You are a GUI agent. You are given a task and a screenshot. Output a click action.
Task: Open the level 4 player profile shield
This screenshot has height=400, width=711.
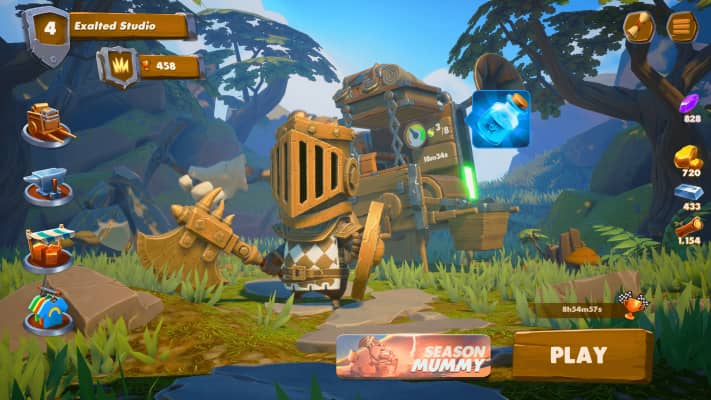45,32
